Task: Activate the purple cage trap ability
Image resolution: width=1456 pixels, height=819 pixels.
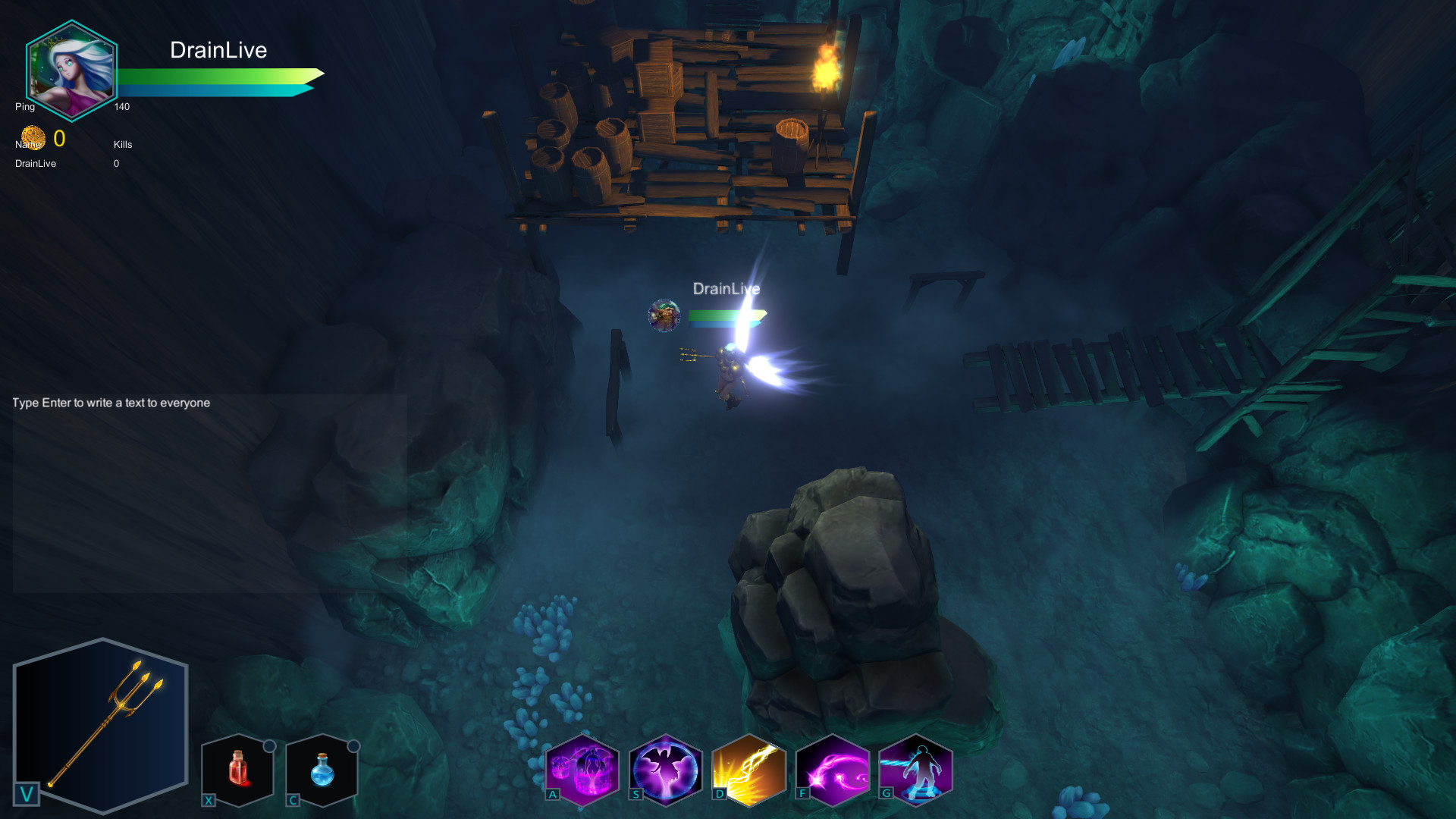Action: click(582, 769)
